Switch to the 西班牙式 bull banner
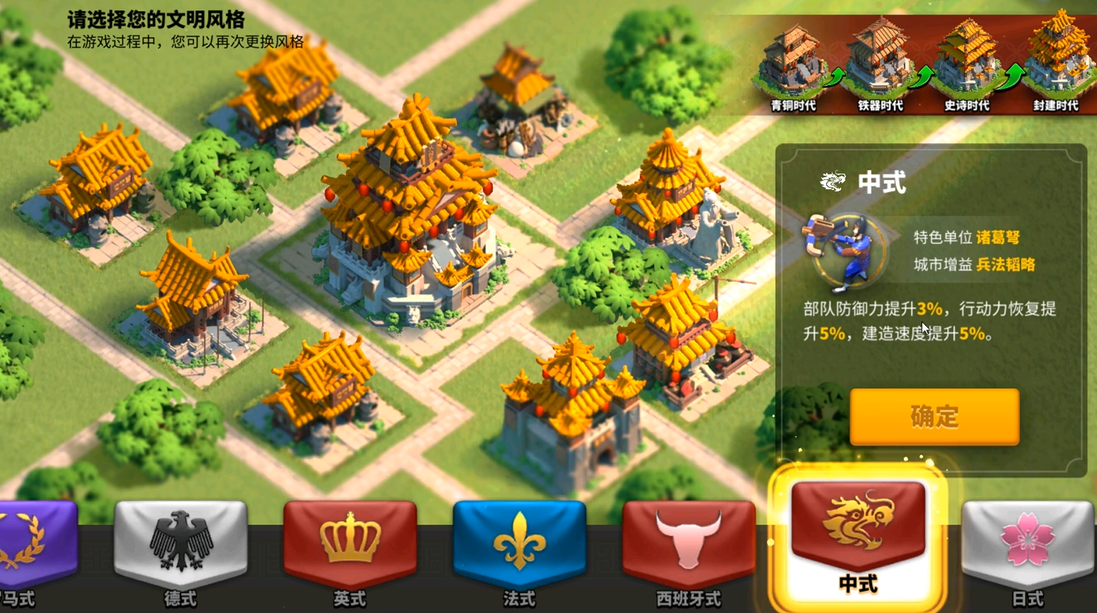Image resolution: width=1097 pixels, height=613 pixels. 688,545
